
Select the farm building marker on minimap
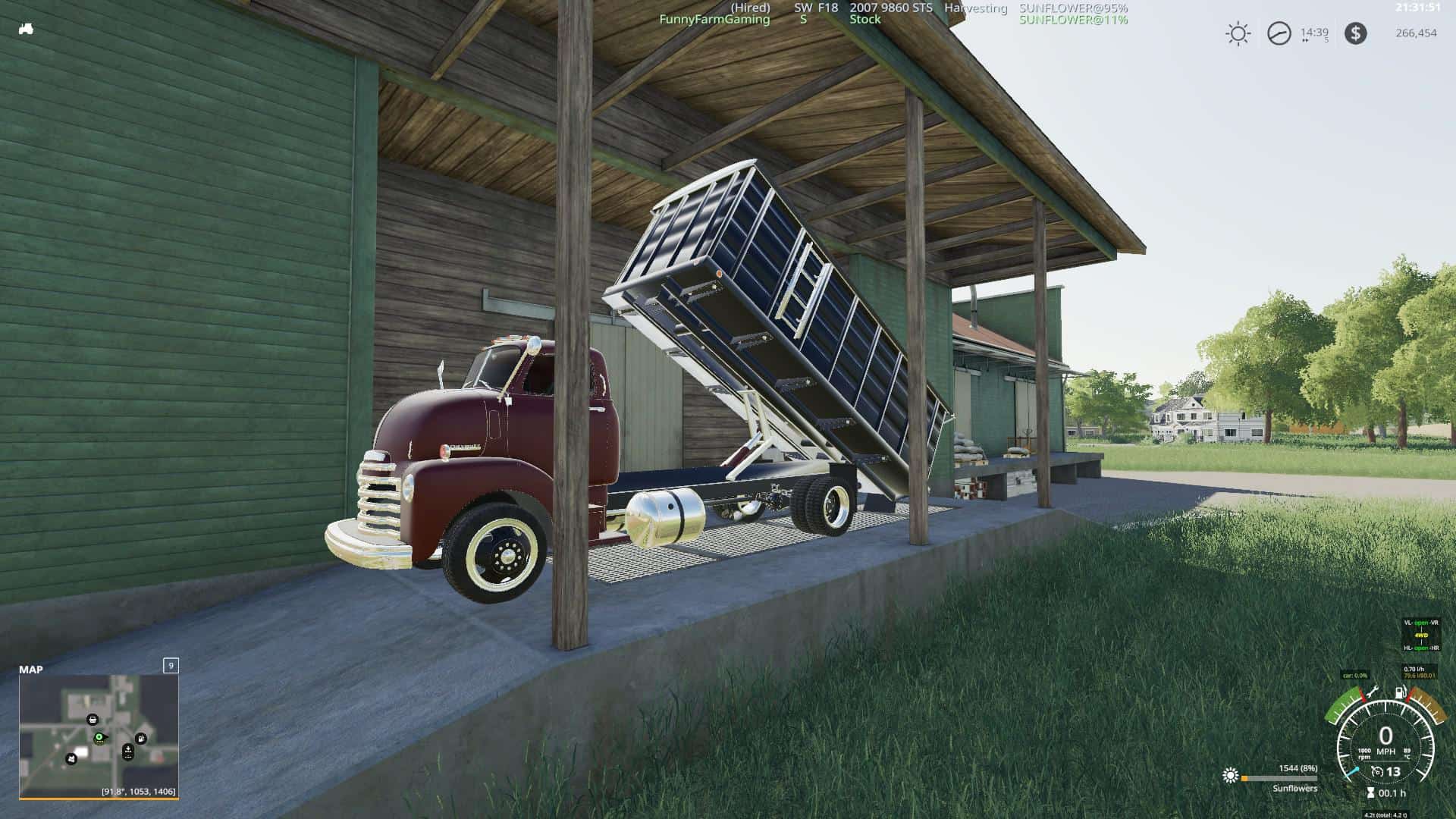[71, 758]
